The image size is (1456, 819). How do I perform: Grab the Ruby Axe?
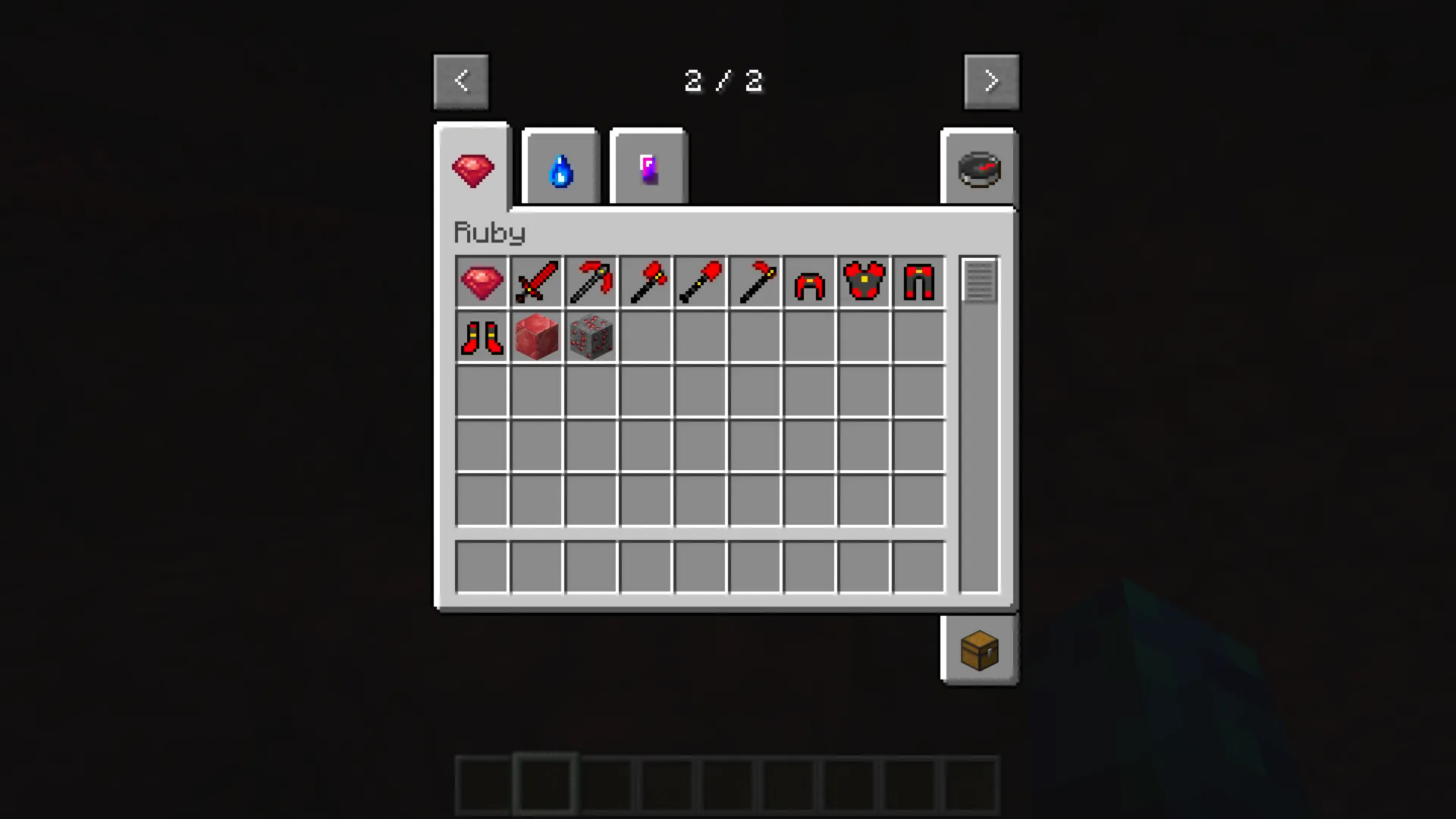(x=645, y=281)
